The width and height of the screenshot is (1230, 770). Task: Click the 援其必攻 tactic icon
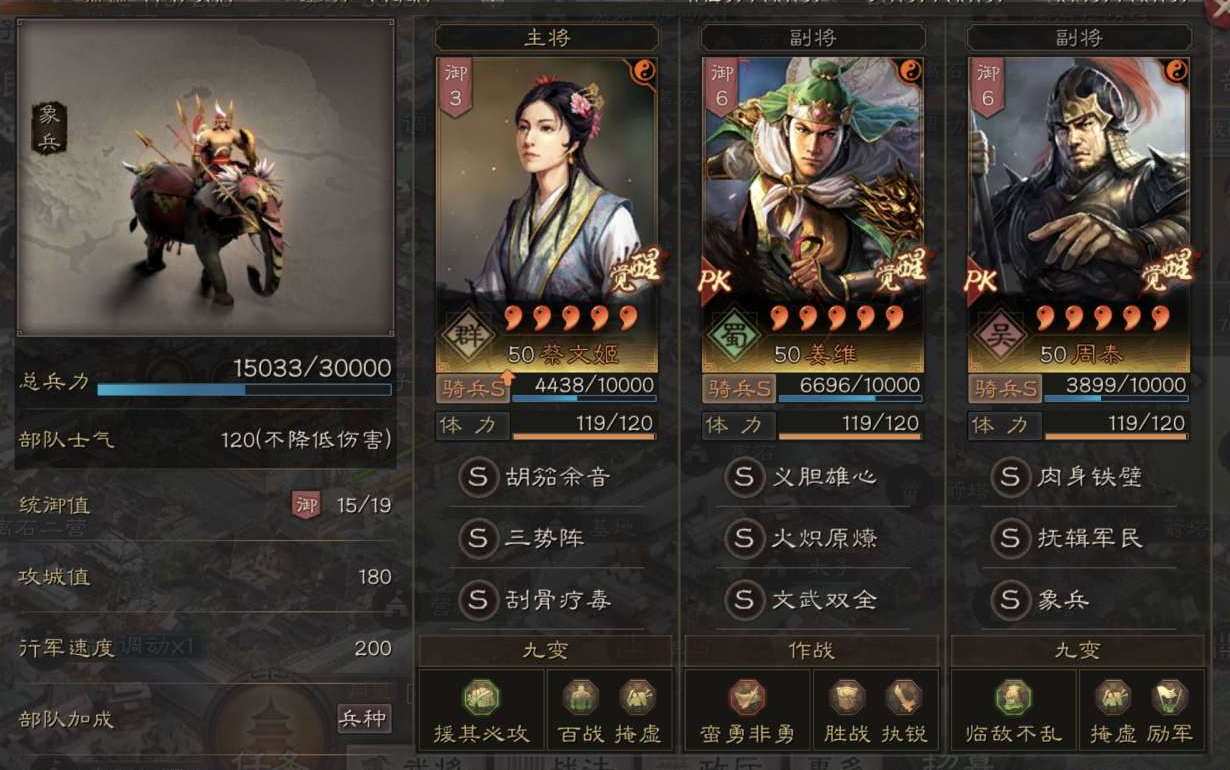(x=481, y=697)
